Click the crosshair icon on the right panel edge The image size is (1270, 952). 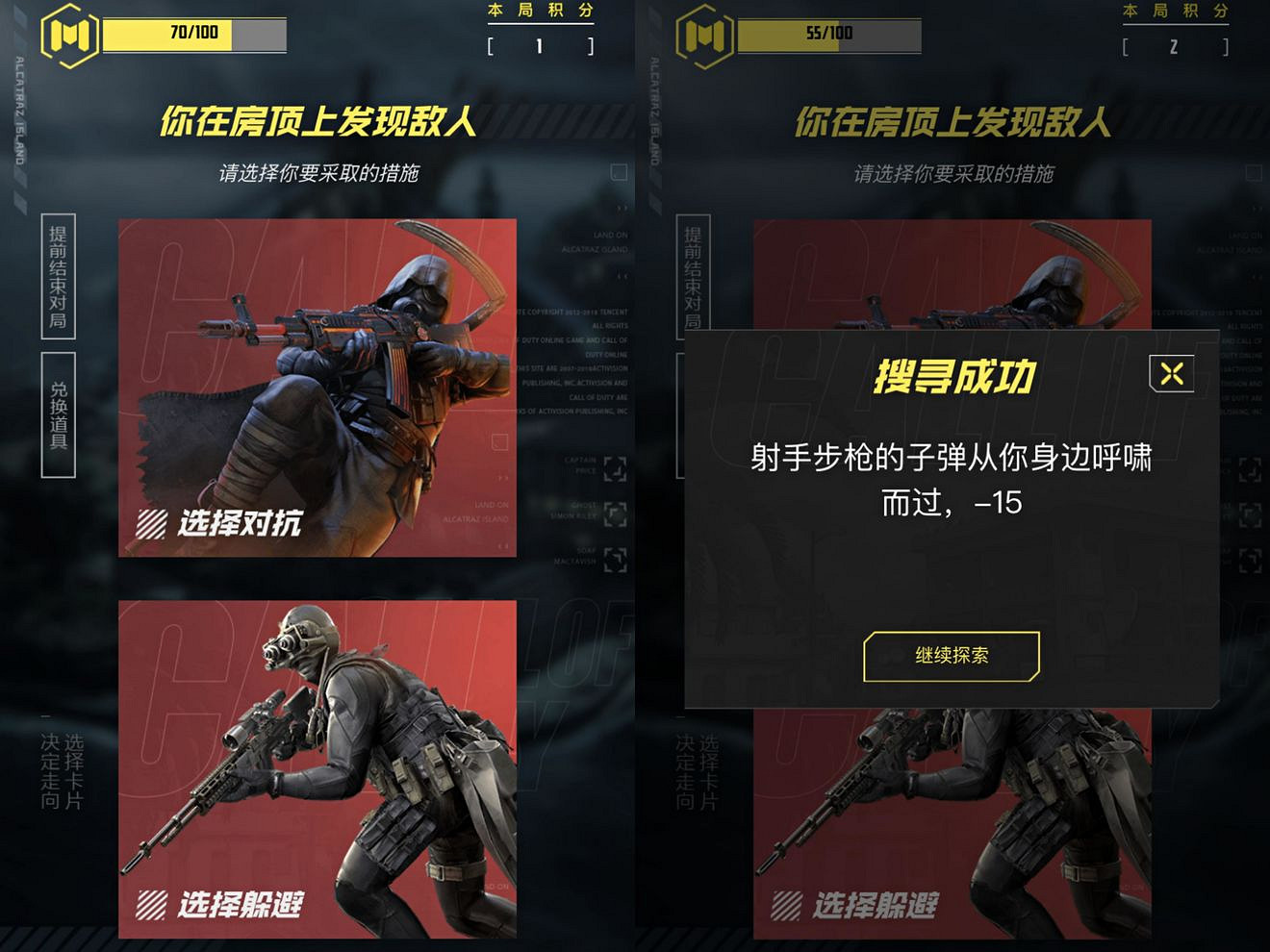pyautogui.click(x=1251, y=469)
